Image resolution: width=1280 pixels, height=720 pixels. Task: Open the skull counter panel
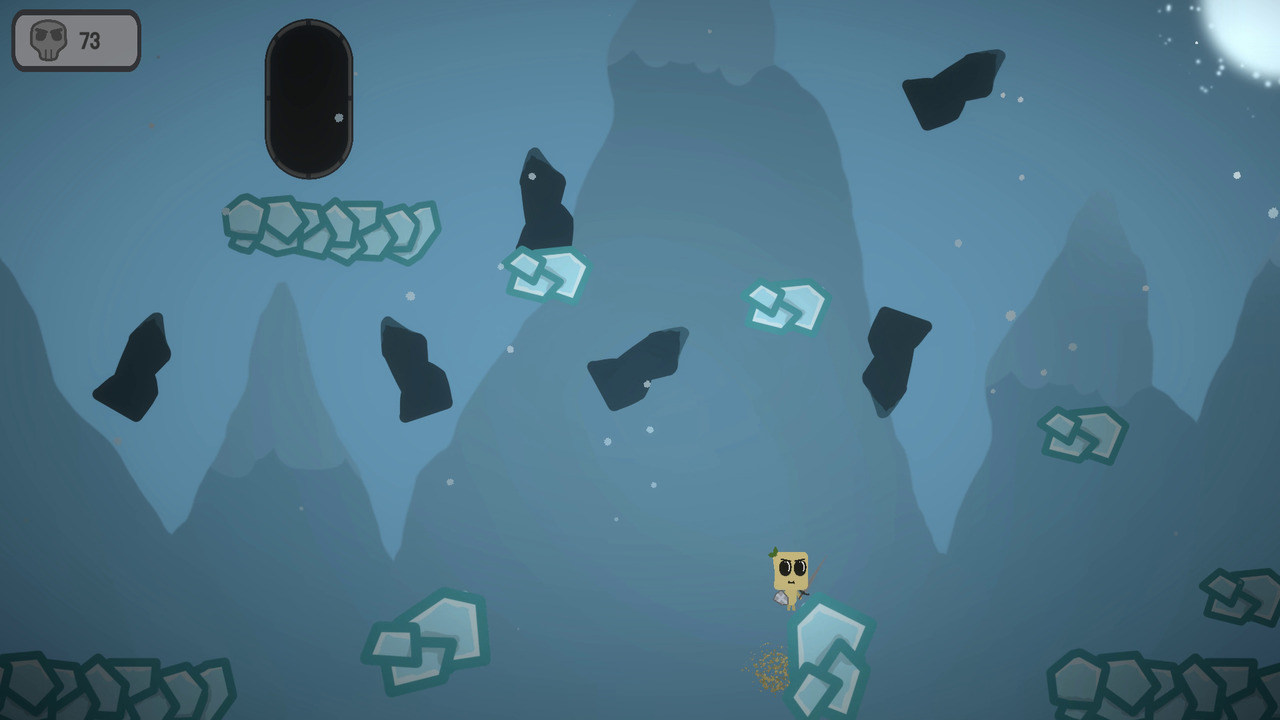point(75,40)
